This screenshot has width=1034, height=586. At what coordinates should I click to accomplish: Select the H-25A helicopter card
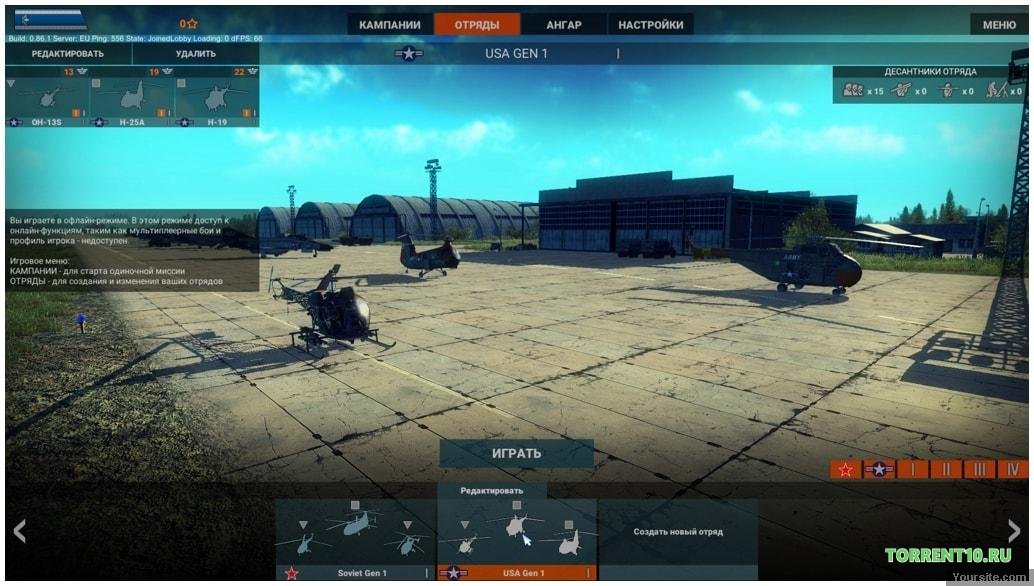coord(132,98)
